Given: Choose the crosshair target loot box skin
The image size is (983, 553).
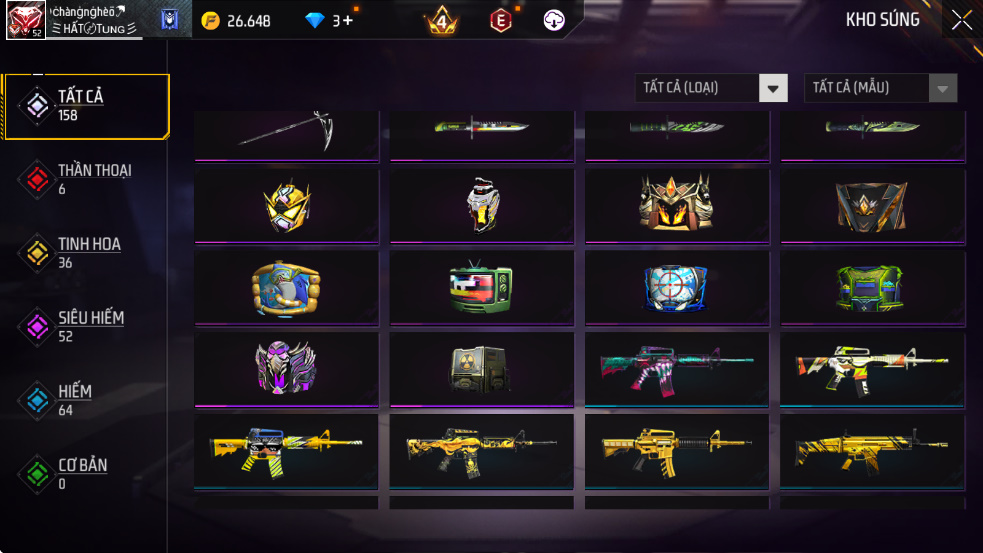Looking at the screenshot, I should tap(677, 288).
